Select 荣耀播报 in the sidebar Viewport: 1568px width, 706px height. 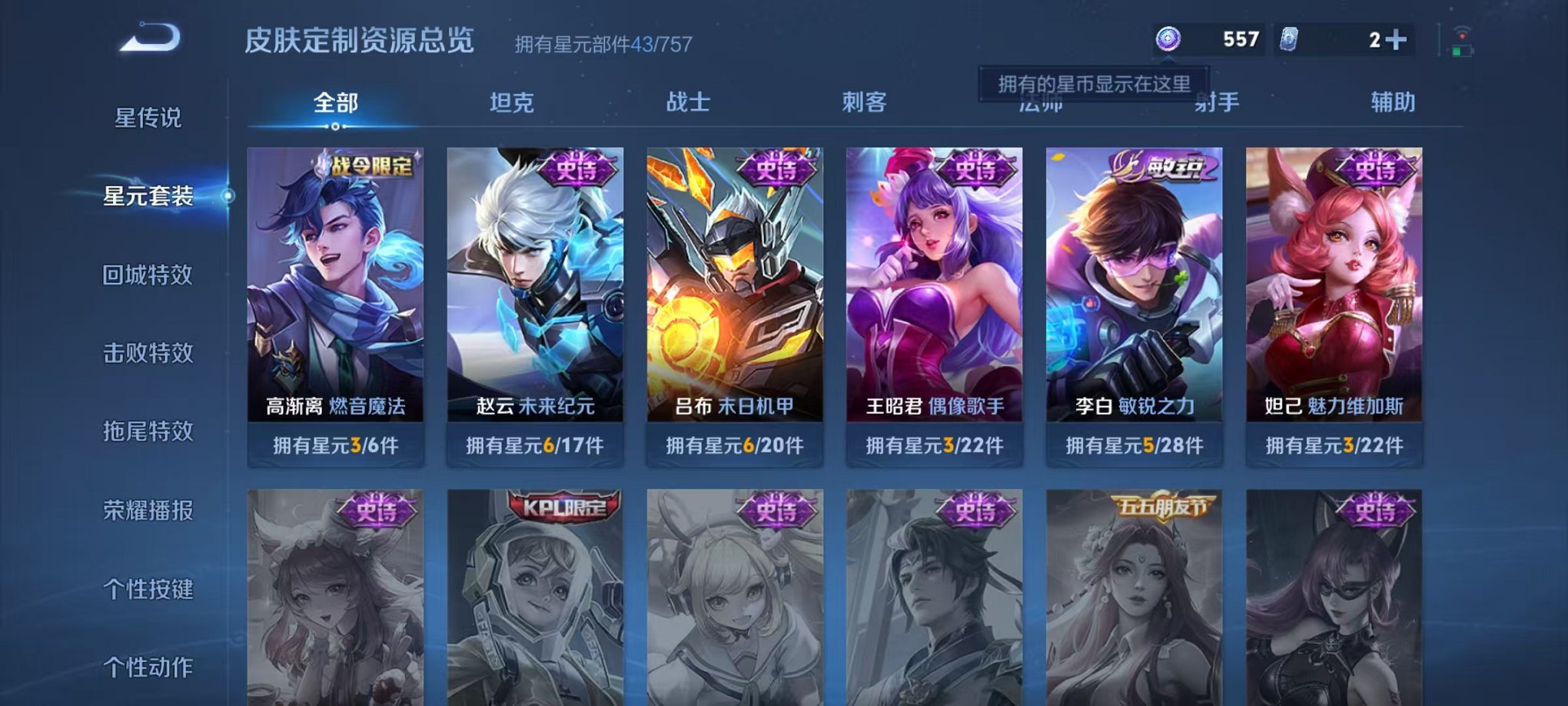point(150,509)
